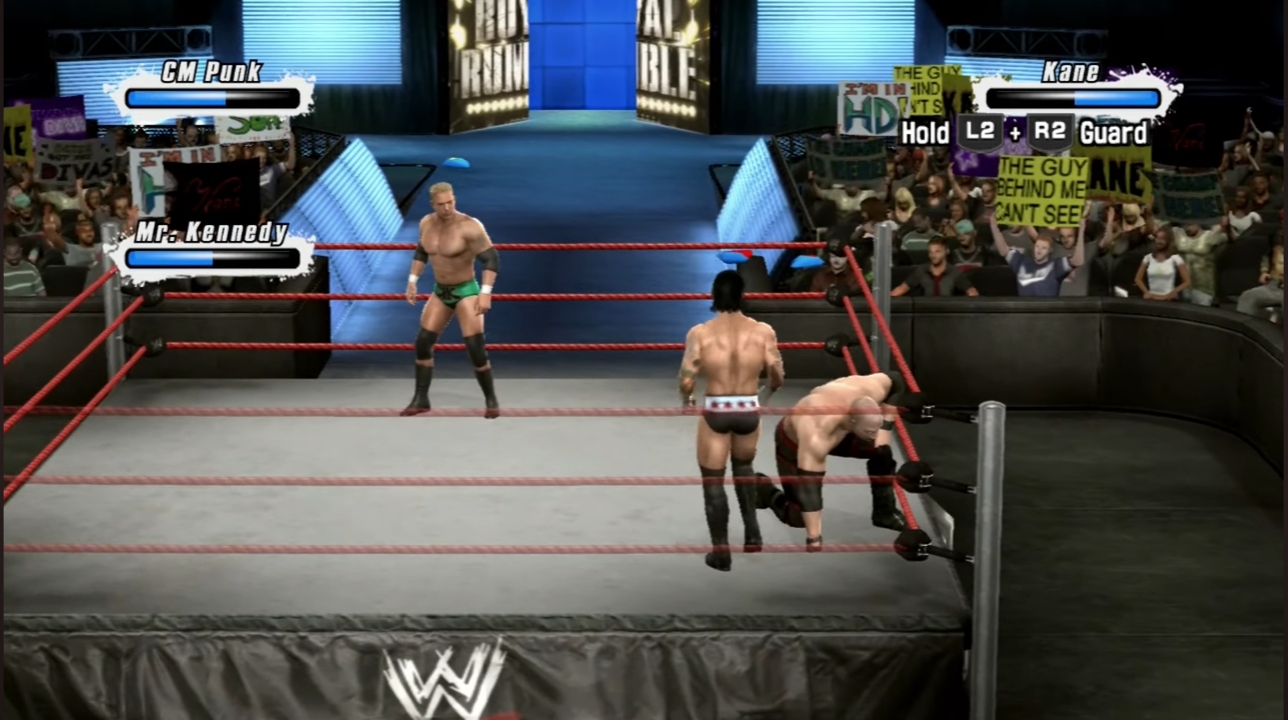This screenshot has height=720, width=1288.
Task: Toggle CM Punk's health bar display
Action: click(x=212, y=97)
